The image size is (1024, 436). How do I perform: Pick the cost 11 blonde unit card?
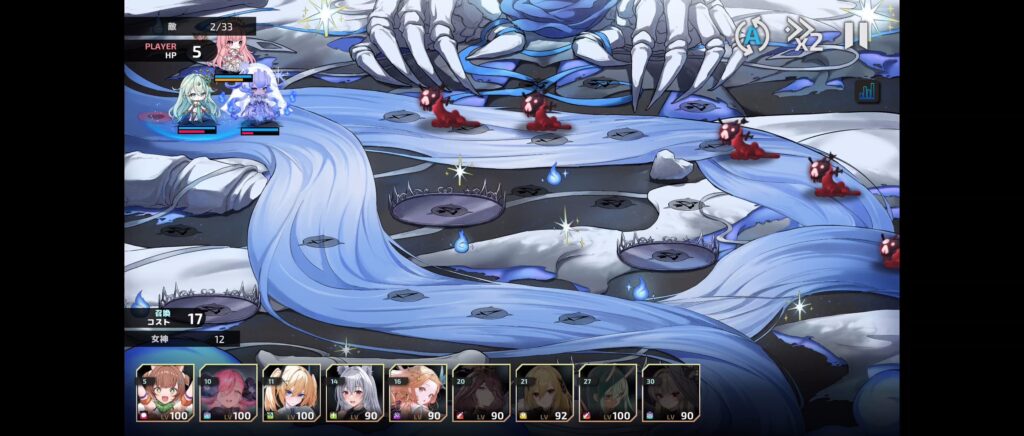291,392
